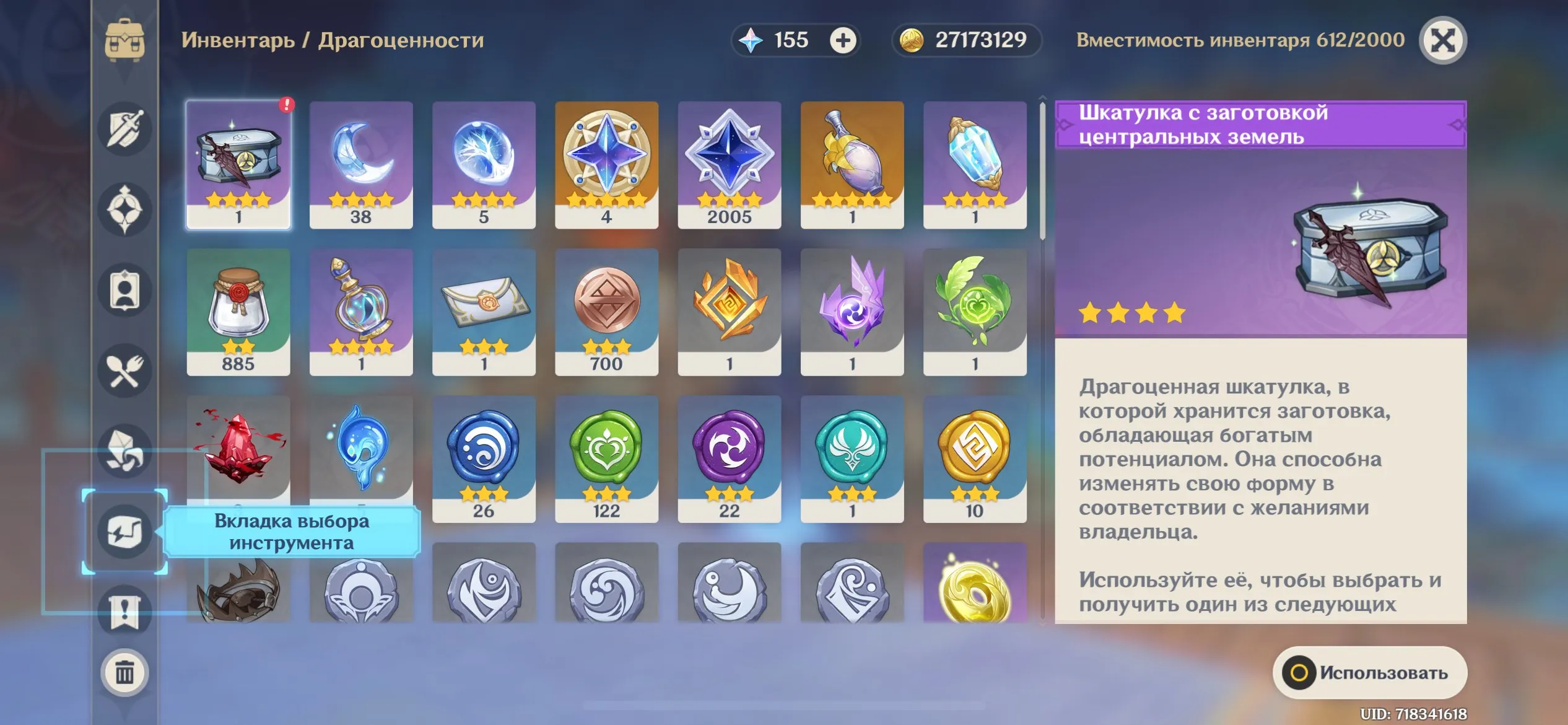
Task: Use the selected billet box with Использовать
Action: coord(1369,673)
